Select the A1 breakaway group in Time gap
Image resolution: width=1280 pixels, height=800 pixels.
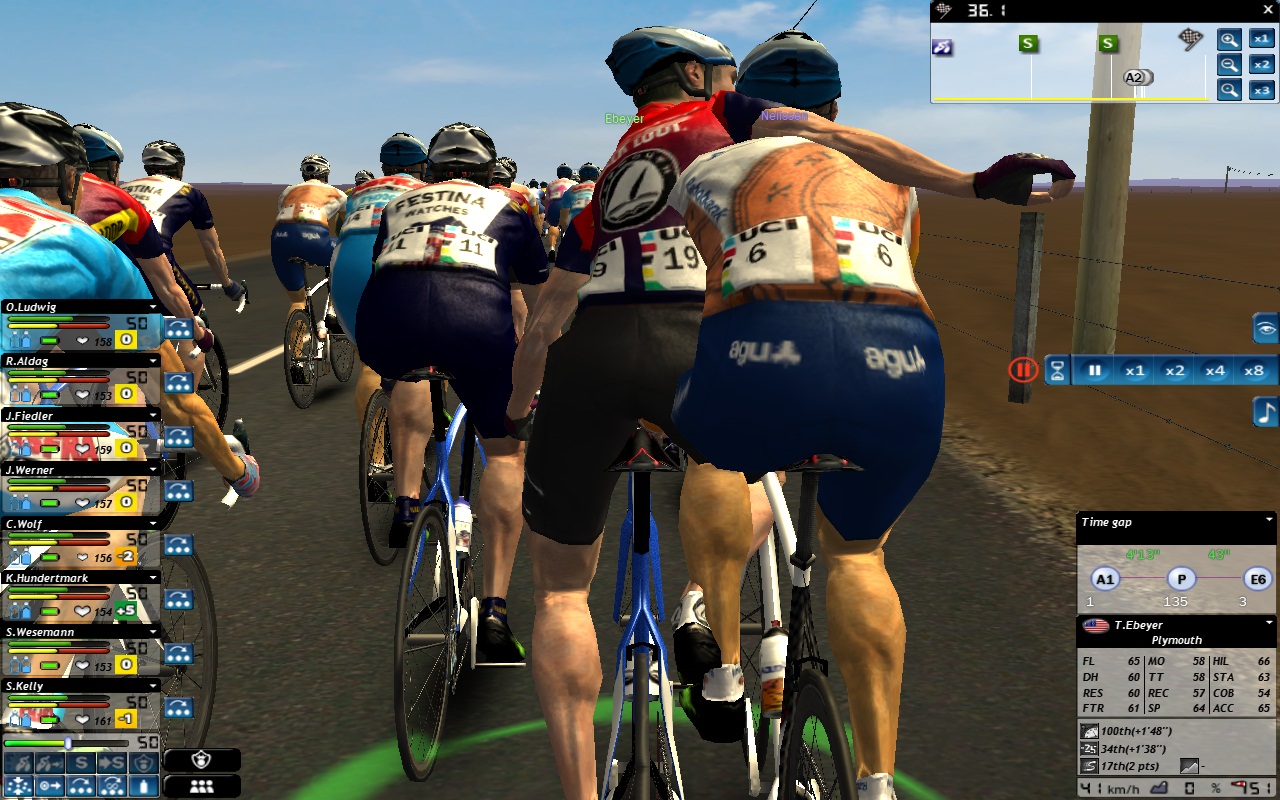point(1104,579)
